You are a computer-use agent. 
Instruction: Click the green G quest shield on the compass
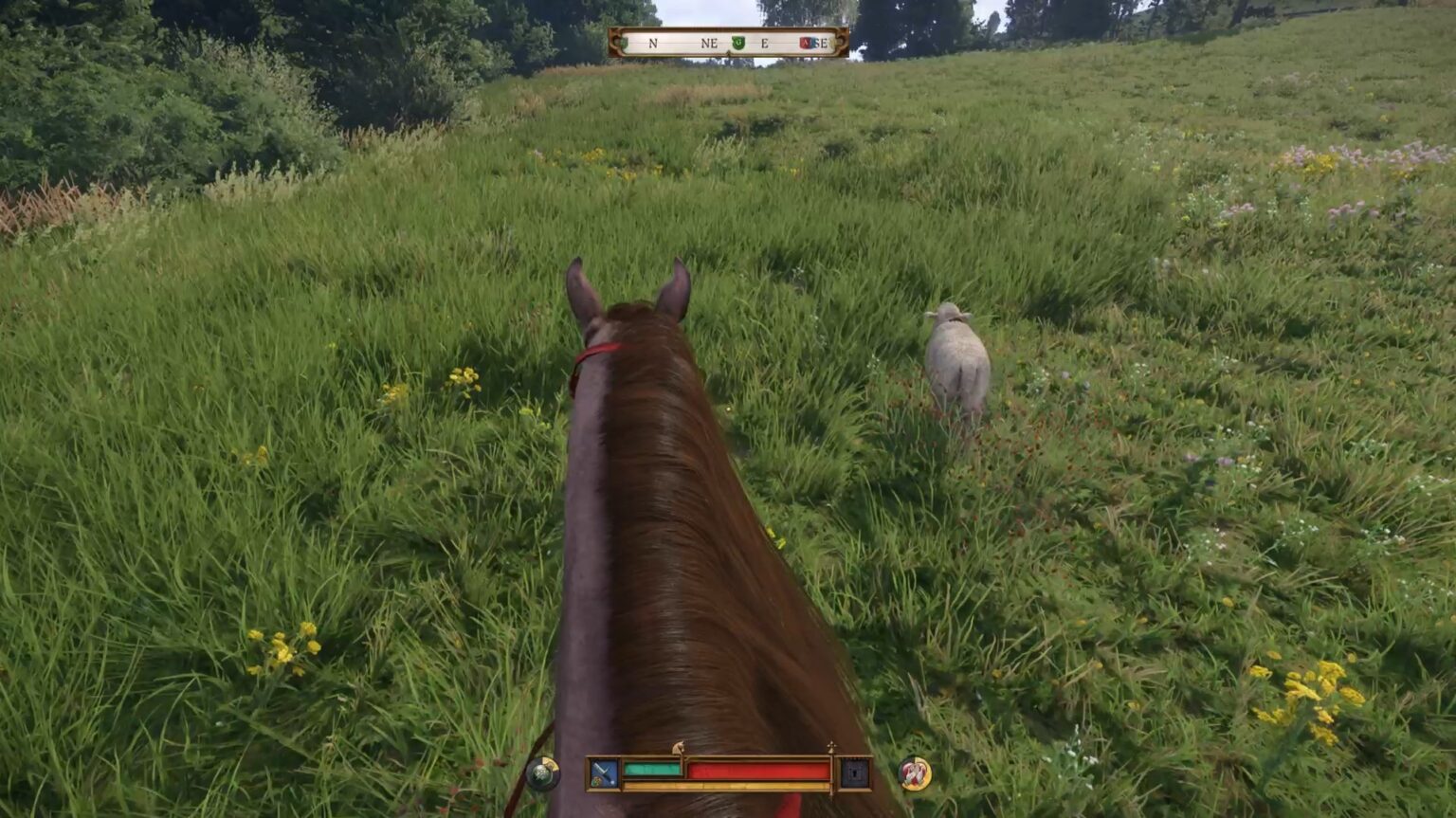point(738,42)
